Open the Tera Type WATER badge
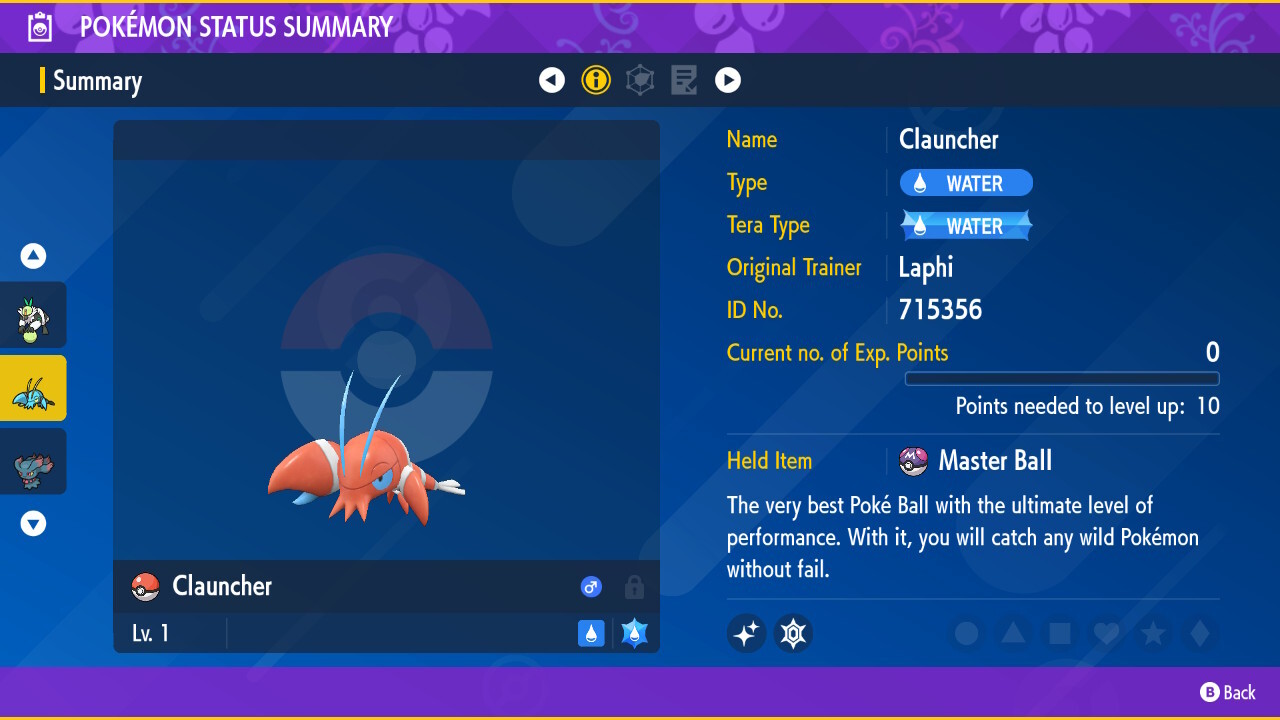This screenshot has width=1280, height=720. (964, 225)
